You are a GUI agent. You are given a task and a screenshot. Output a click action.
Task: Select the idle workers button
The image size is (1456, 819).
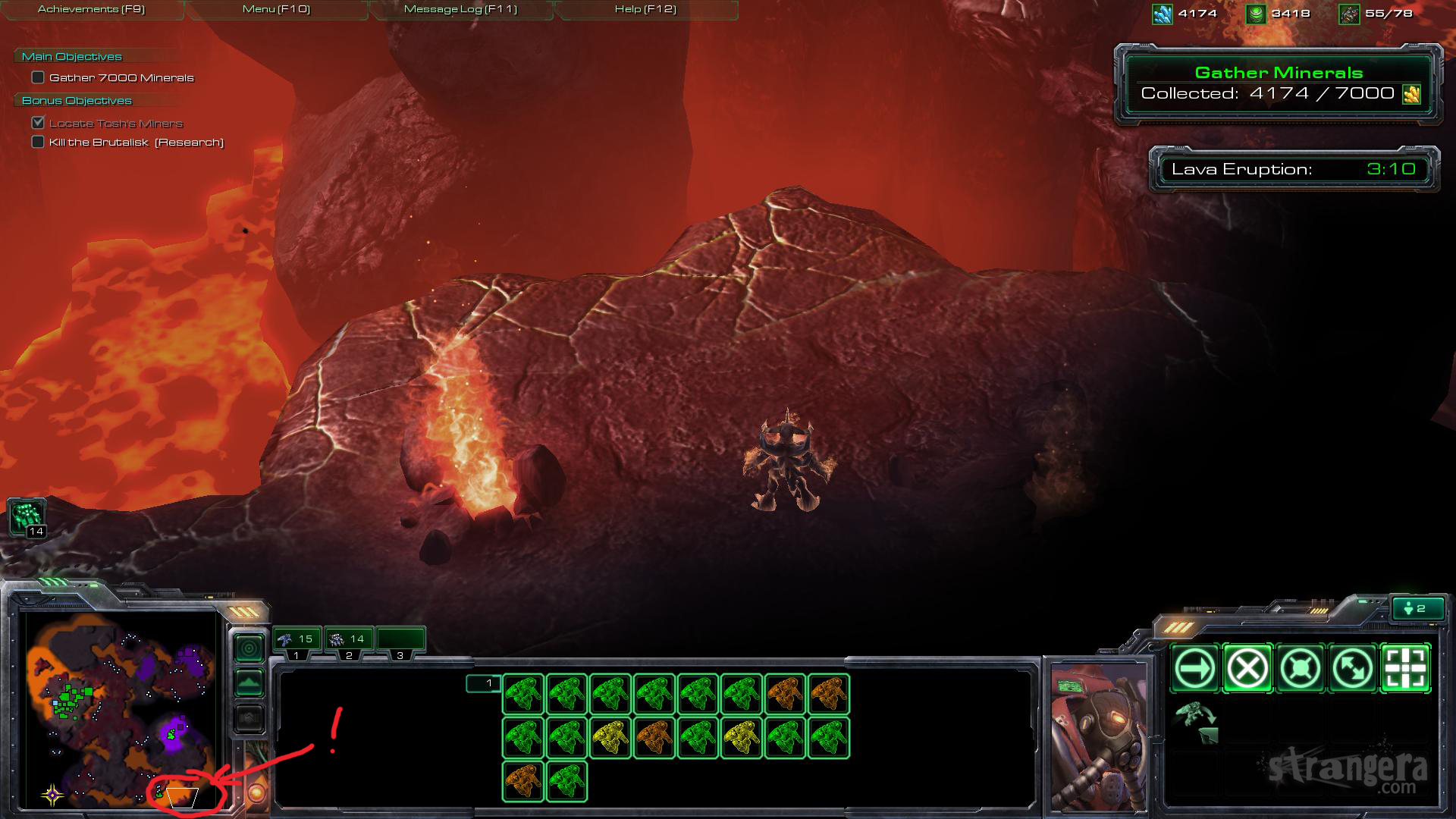click(27, 517)
